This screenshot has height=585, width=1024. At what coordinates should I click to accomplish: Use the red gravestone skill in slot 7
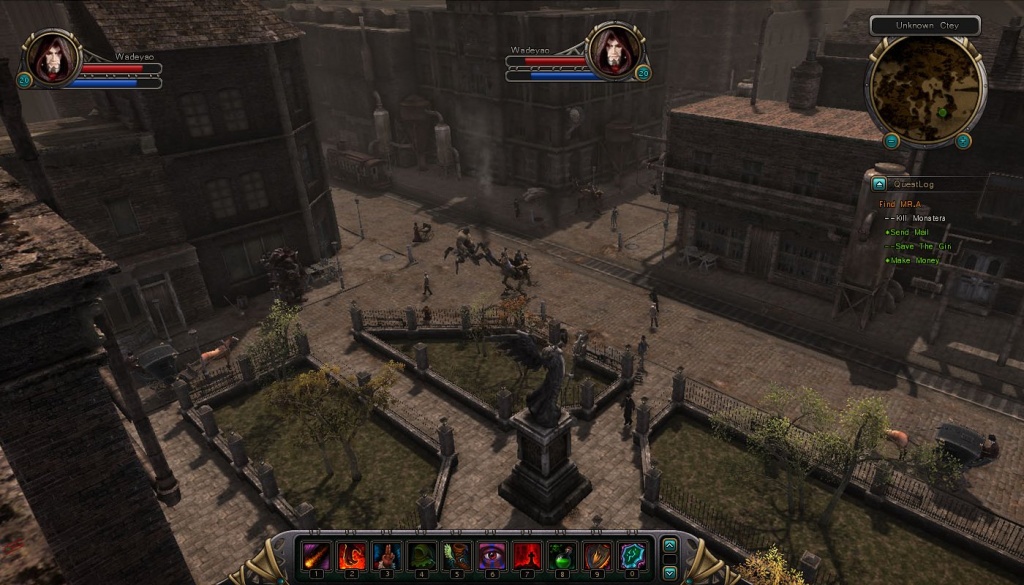[526, 555]
